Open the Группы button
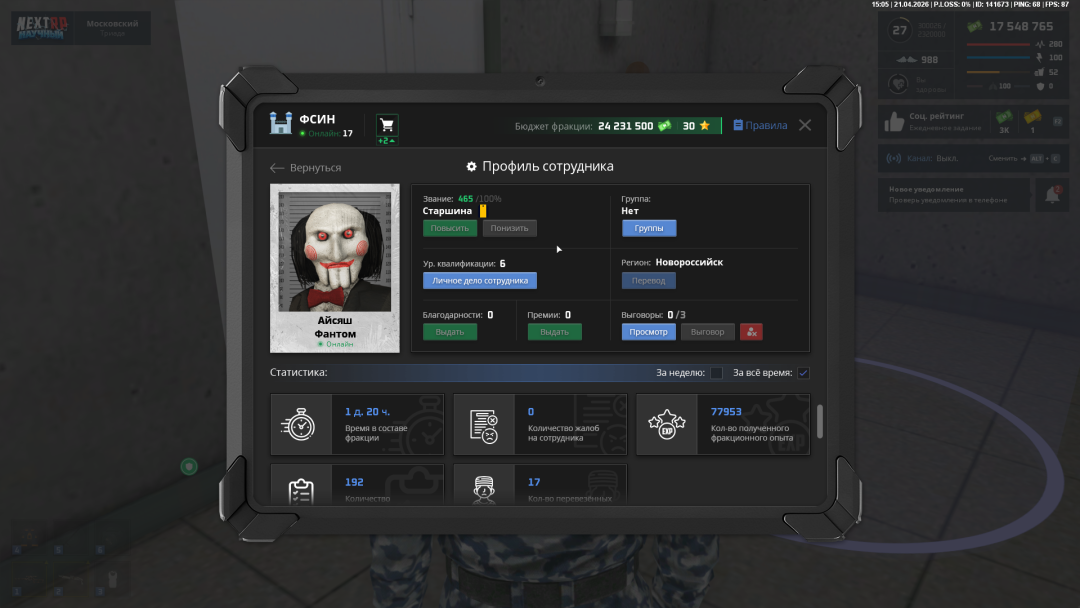 coord(648,228)
